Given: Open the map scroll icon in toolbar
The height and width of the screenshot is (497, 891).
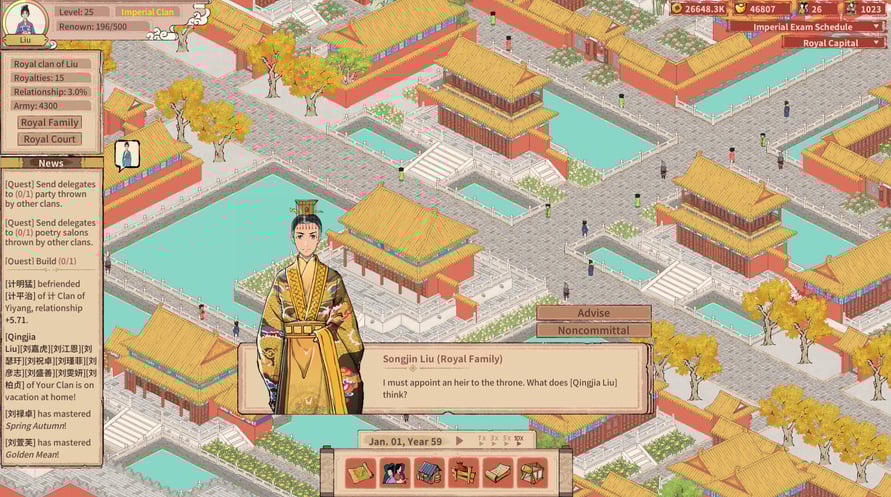Looking at the screenshot, I should pos(360,472).
